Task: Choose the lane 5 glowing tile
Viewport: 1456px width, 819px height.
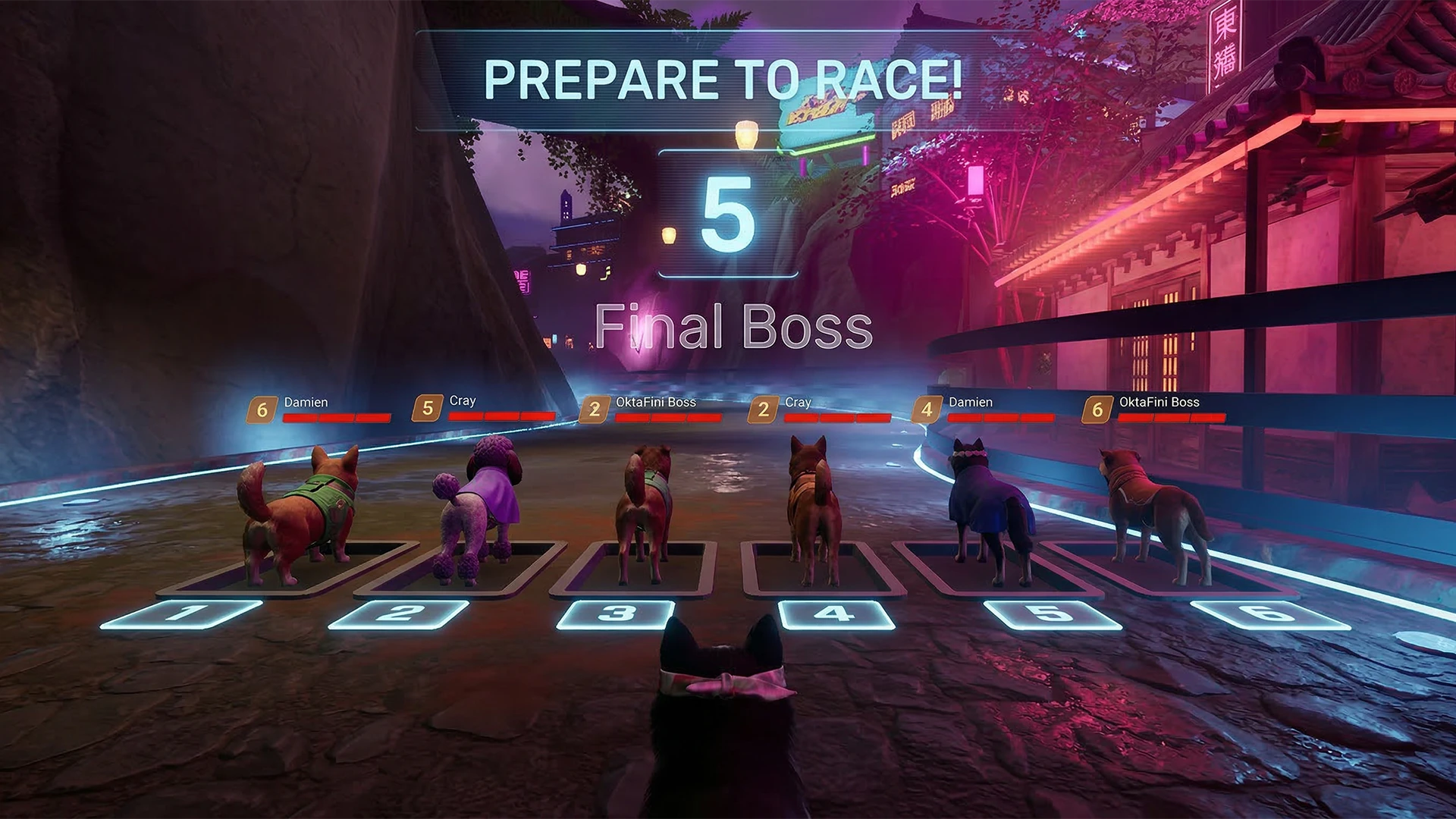Action: (1052, 615)
